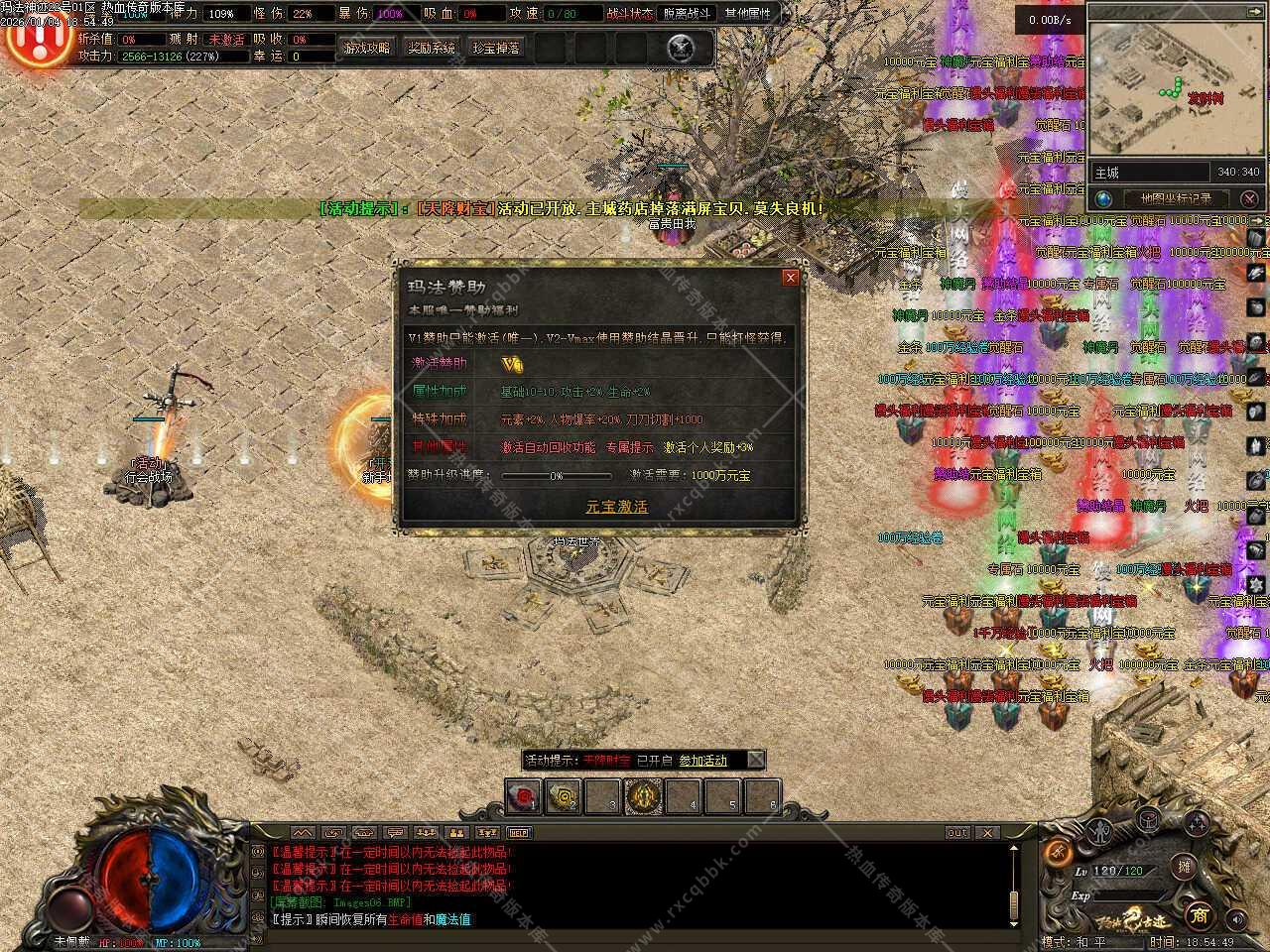This screenshot has width=1270, height=952.
Task: Close the chat window with X
Action: 987,833
